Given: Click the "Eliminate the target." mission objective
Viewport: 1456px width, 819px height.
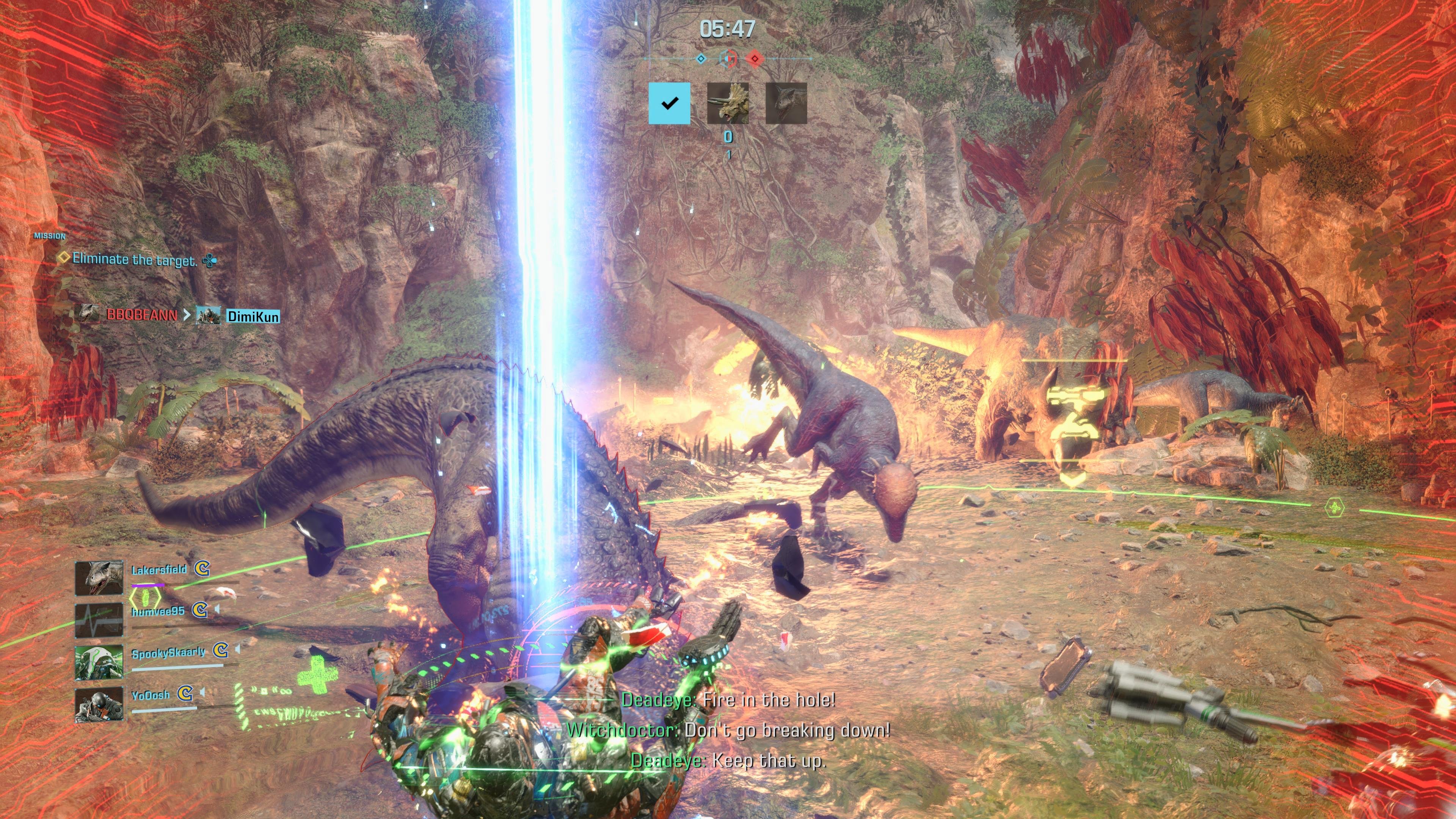Looking at the screenshot, I should 135,259.
